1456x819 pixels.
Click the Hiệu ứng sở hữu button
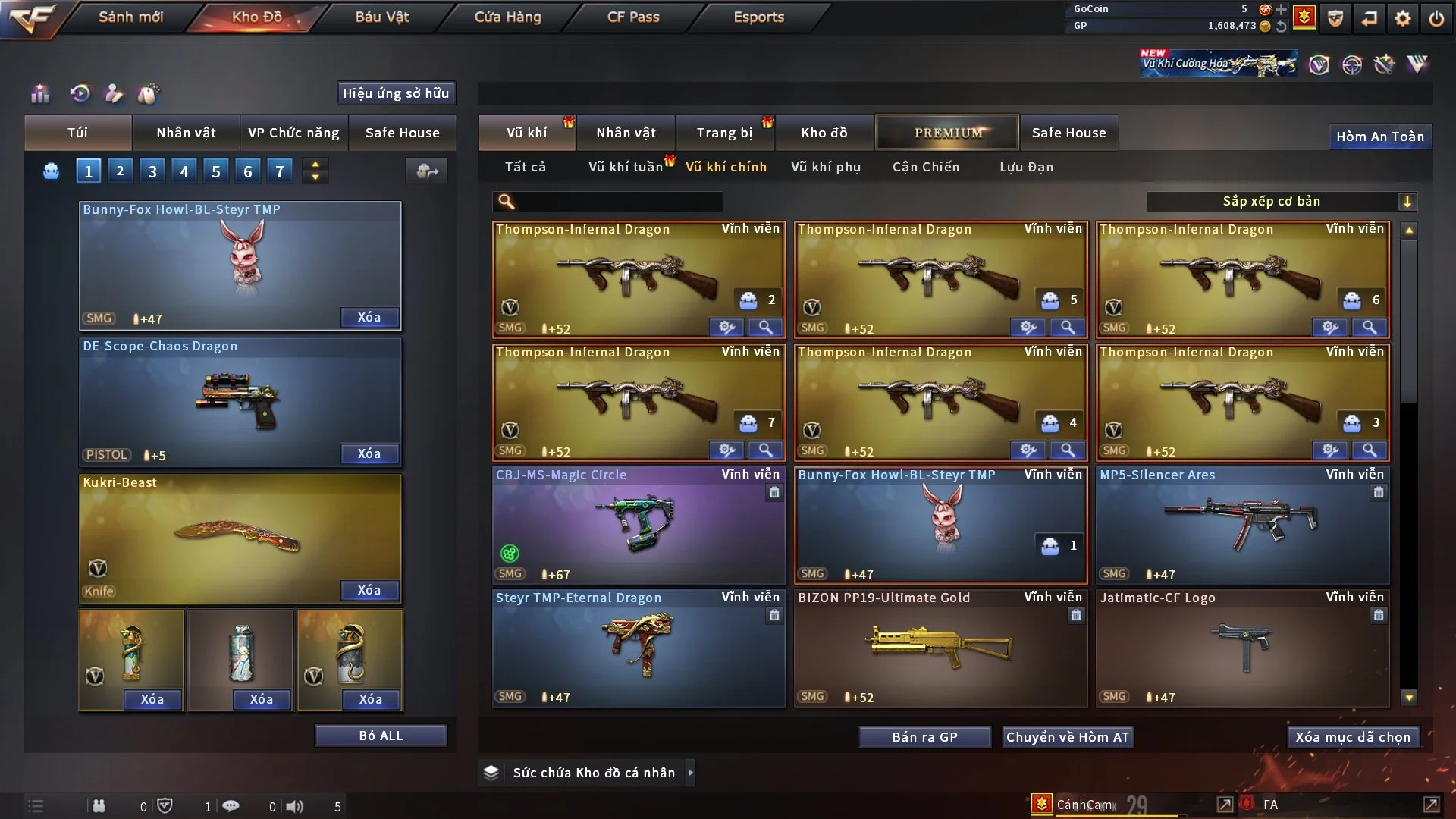pos(396,93)
